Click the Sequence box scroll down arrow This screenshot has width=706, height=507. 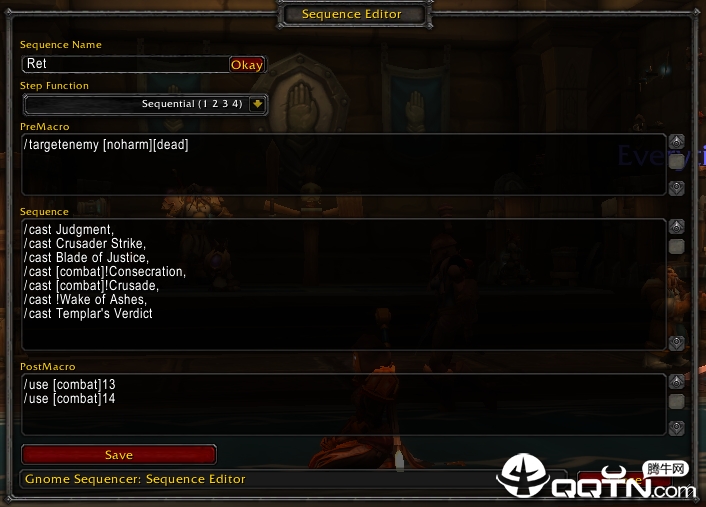(677, 342)
